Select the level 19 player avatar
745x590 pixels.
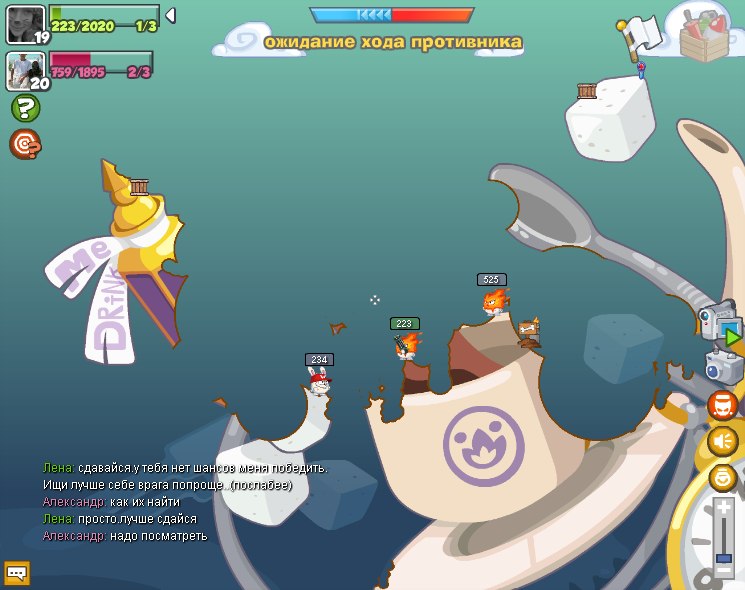tap(25, 25)
